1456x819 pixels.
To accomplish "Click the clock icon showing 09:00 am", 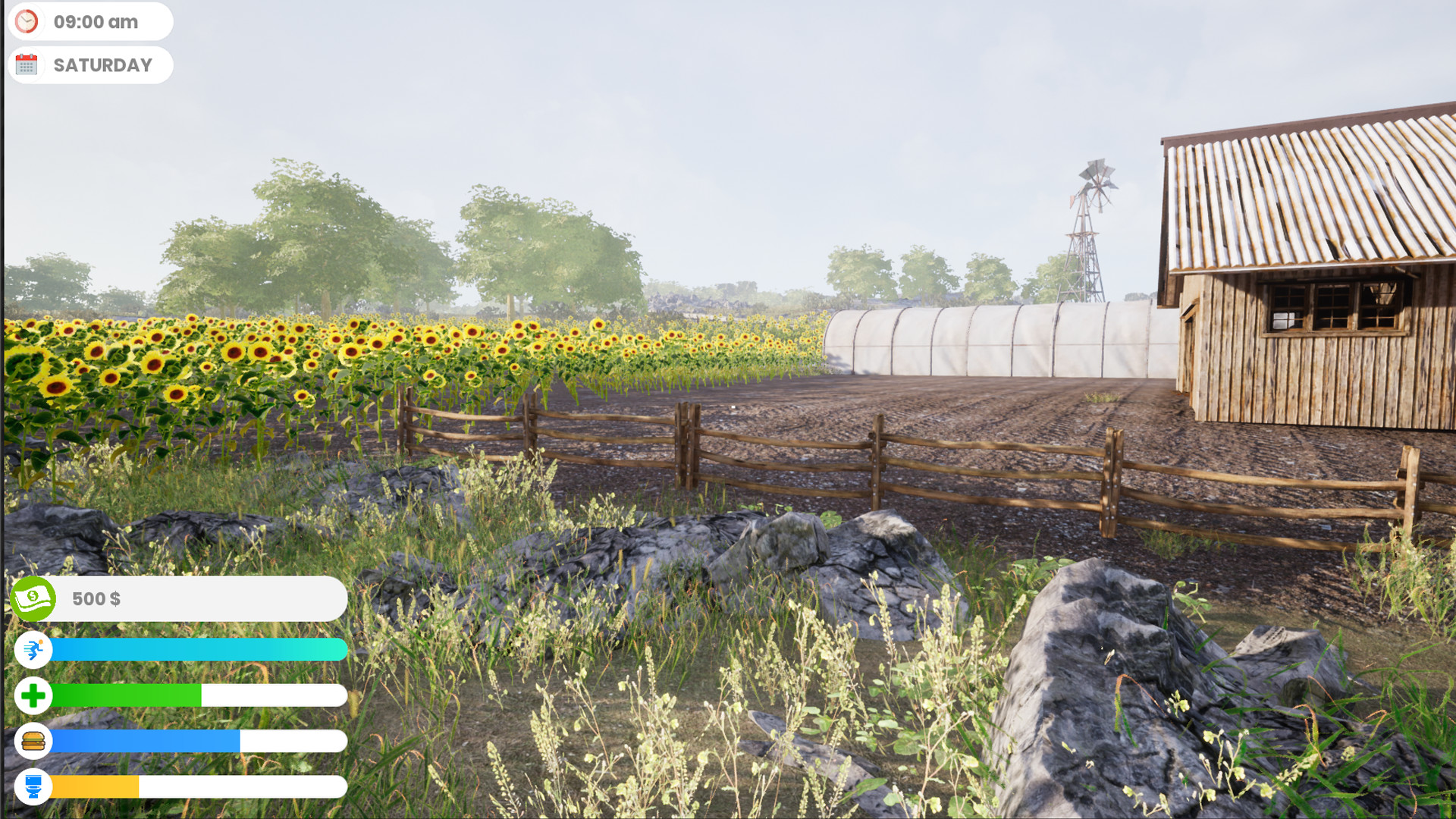I will click(27, 21).
